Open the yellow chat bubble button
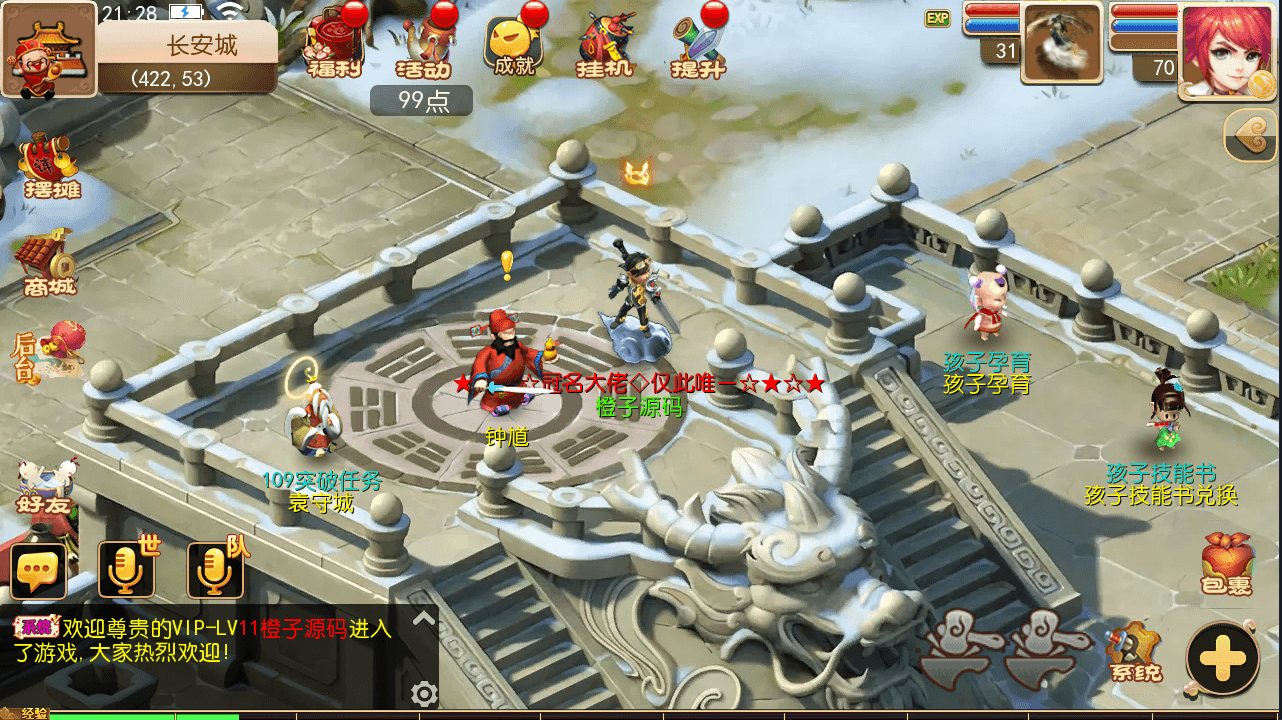The height and width of the screenshot is (720, 1282). [x=38, y=572]
